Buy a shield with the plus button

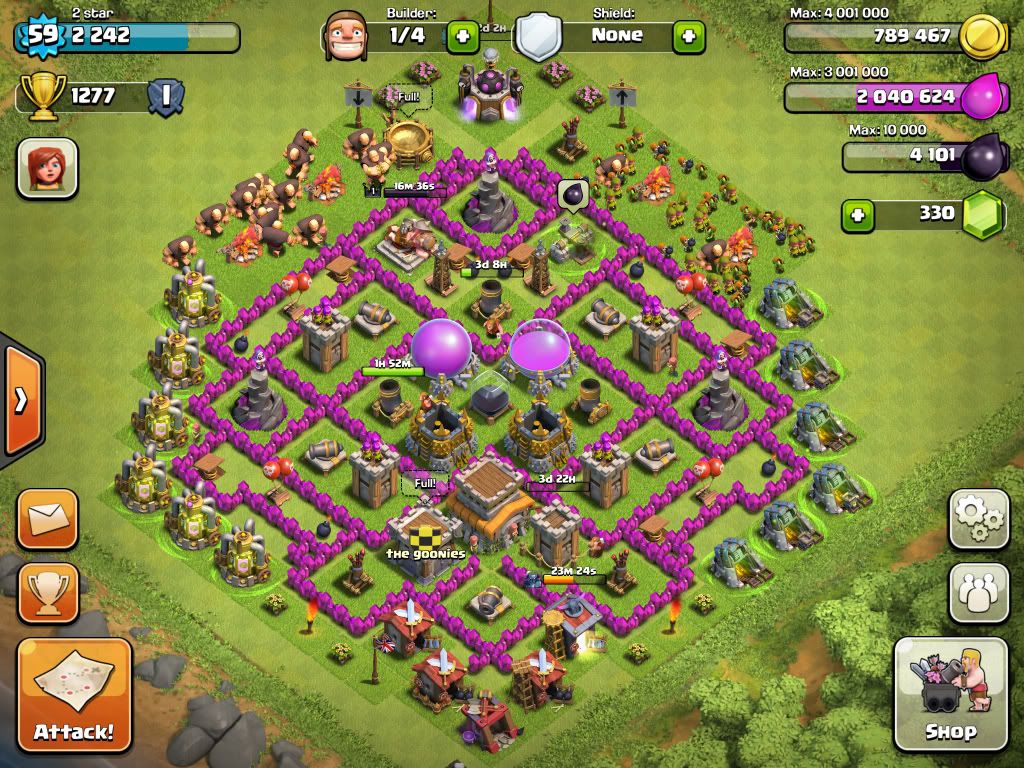(x=689, y=36)
